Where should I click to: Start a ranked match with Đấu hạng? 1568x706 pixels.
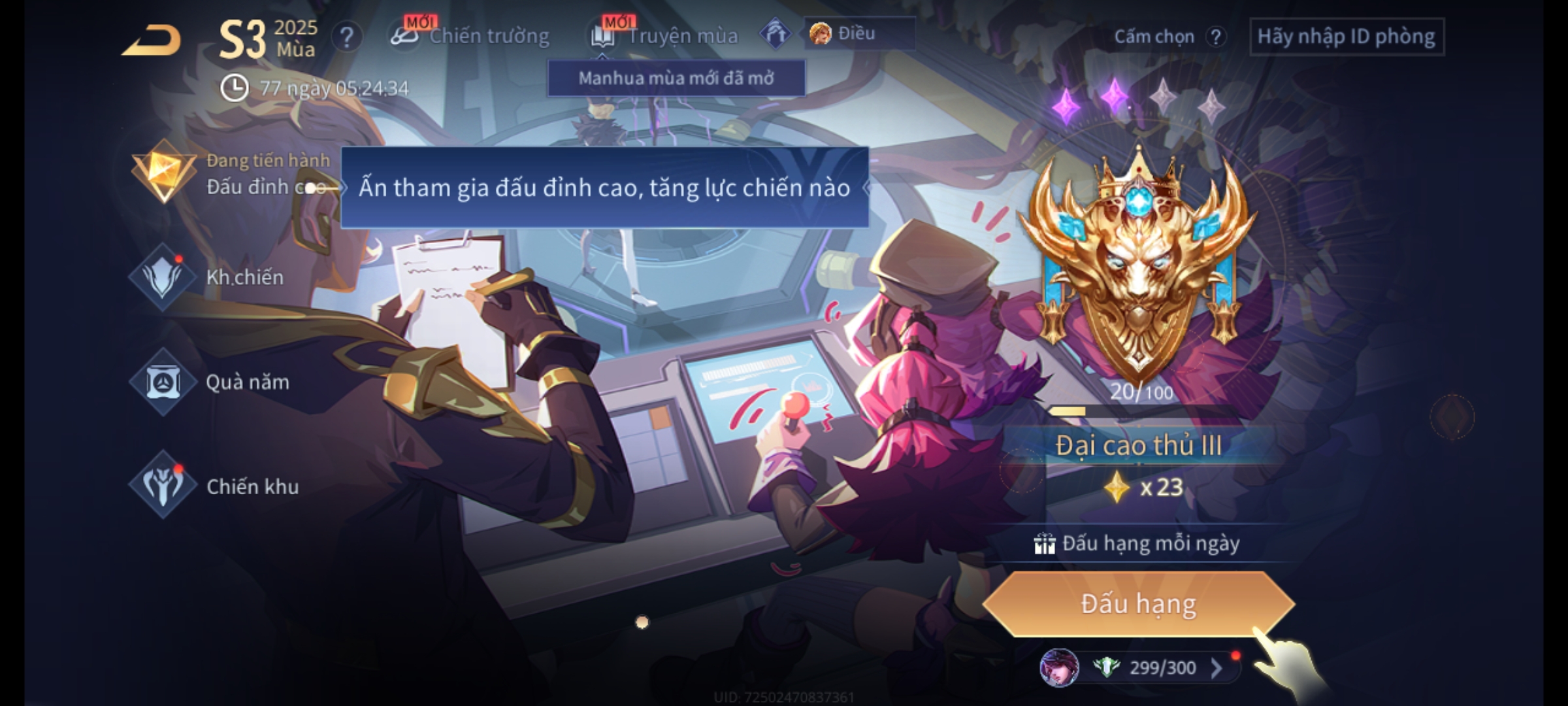pyautogui.click(x=1138, y=604)
